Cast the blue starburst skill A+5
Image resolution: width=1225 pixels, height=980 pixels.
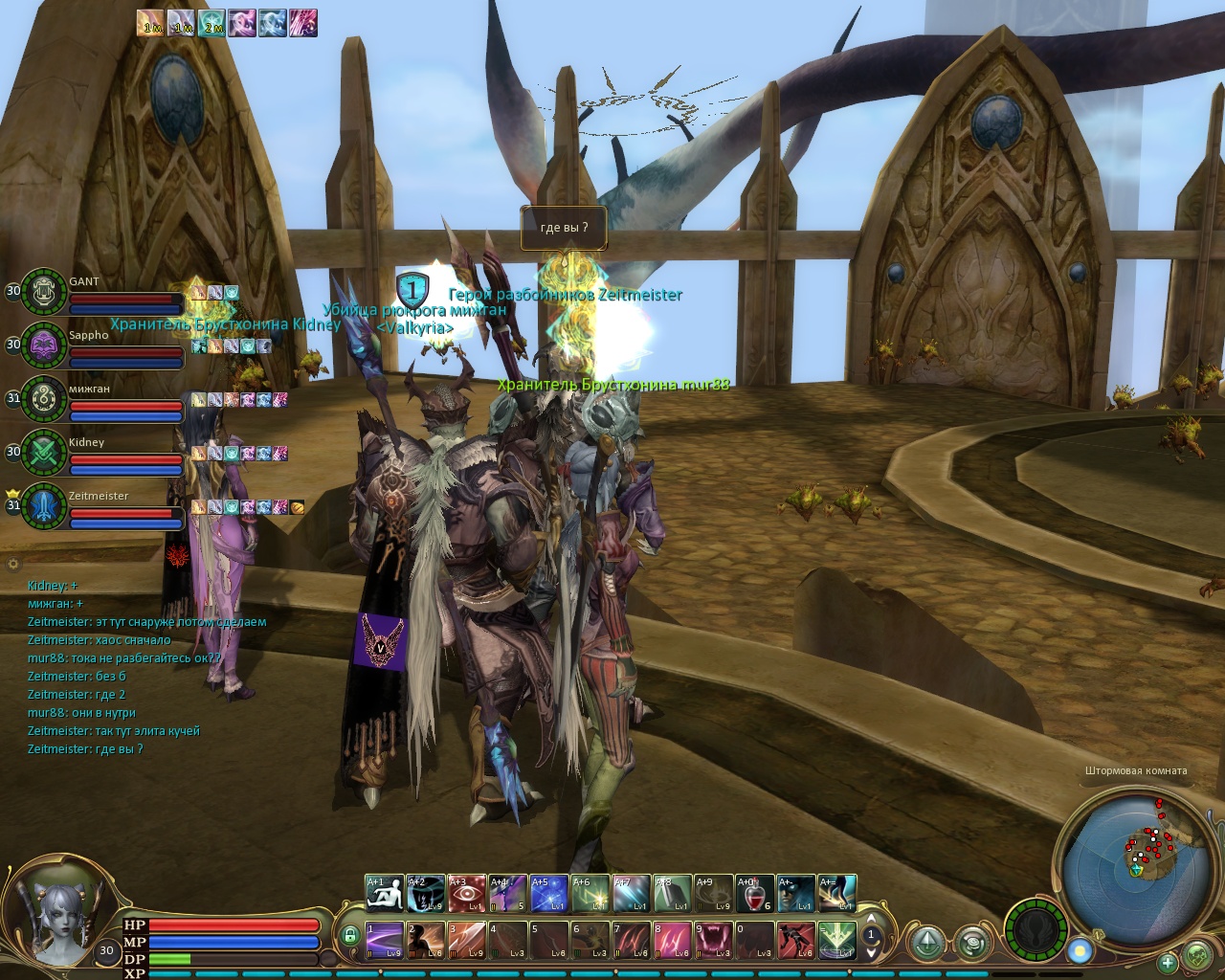point(550,894)
